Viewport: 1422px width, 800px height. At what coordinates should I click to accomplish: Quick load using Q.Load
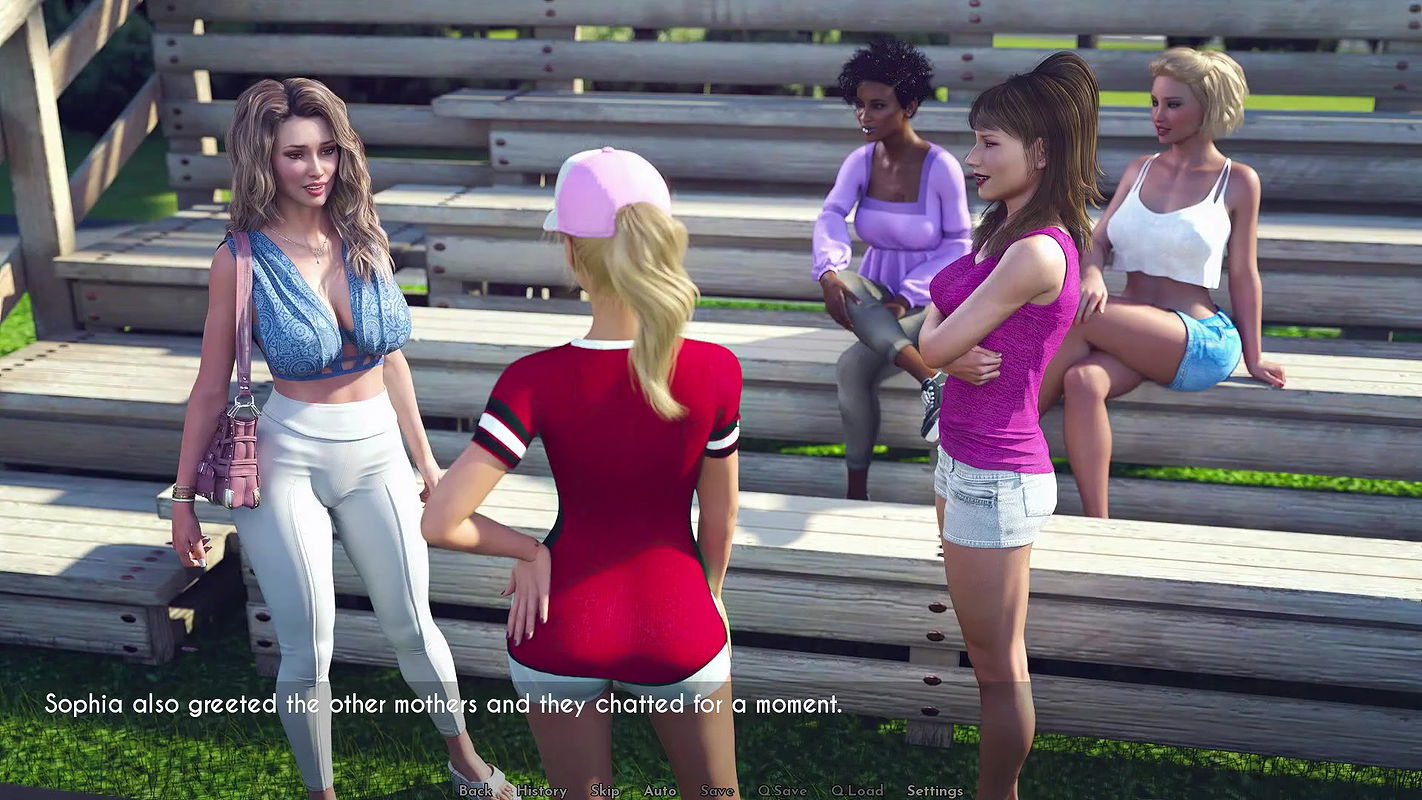[858, 790]
